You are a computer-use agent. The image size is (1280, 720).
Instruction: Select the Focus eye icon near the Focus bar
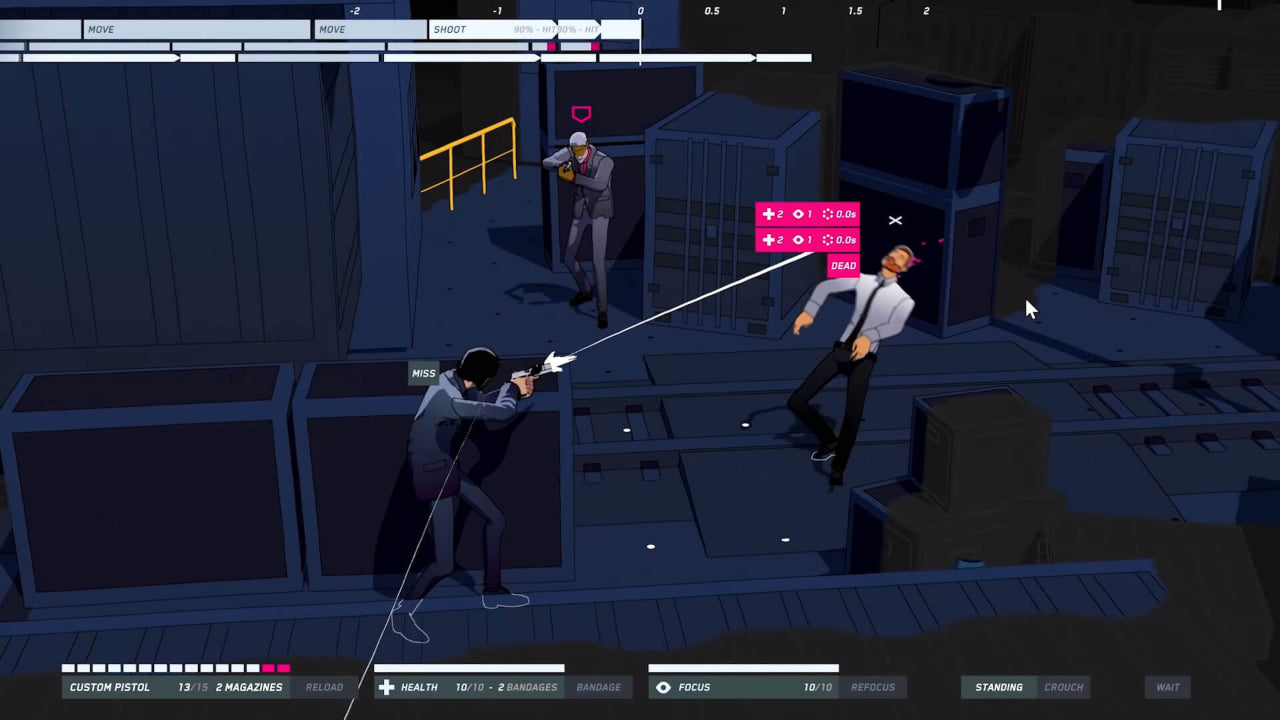click(x=664, y=687)
